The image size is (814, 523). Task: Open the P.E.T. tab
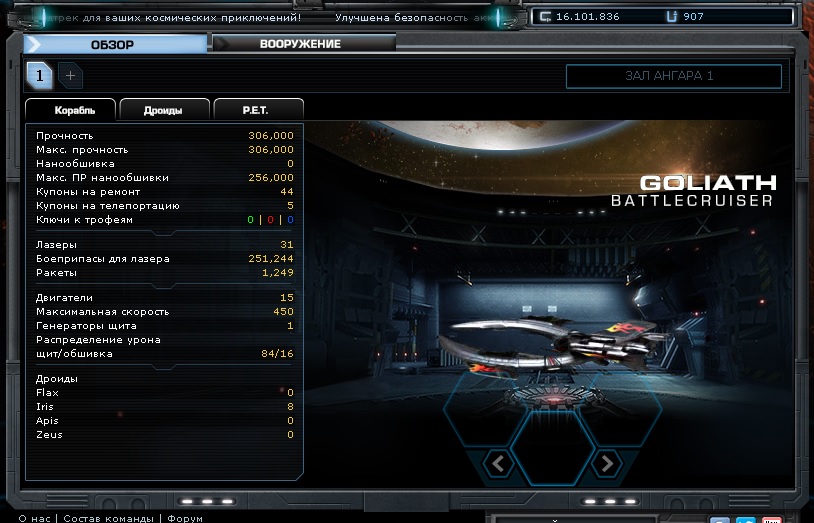click(x=255, y=110)
